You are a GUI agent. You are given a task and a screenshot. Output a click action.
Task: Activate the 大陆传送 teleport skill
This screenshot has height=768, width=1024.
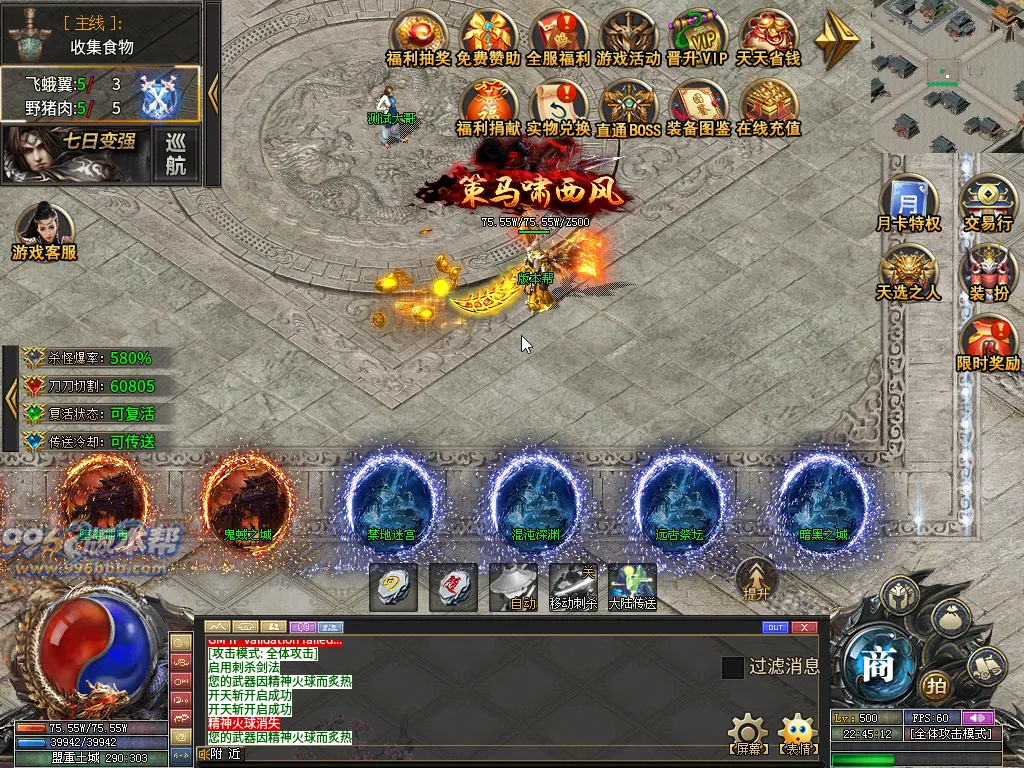632,585
